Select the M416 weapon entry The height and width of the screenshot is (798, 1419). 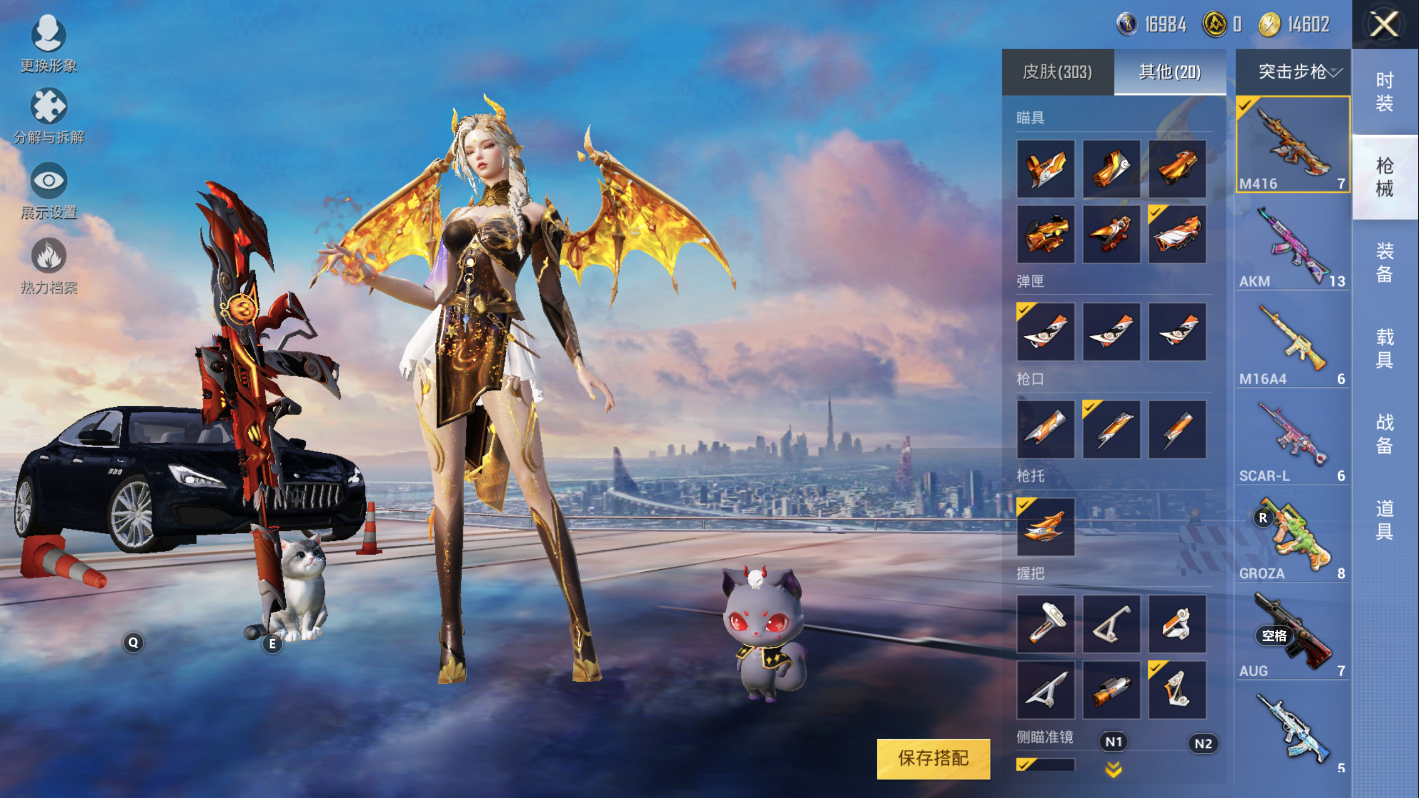coord(1293,144)
